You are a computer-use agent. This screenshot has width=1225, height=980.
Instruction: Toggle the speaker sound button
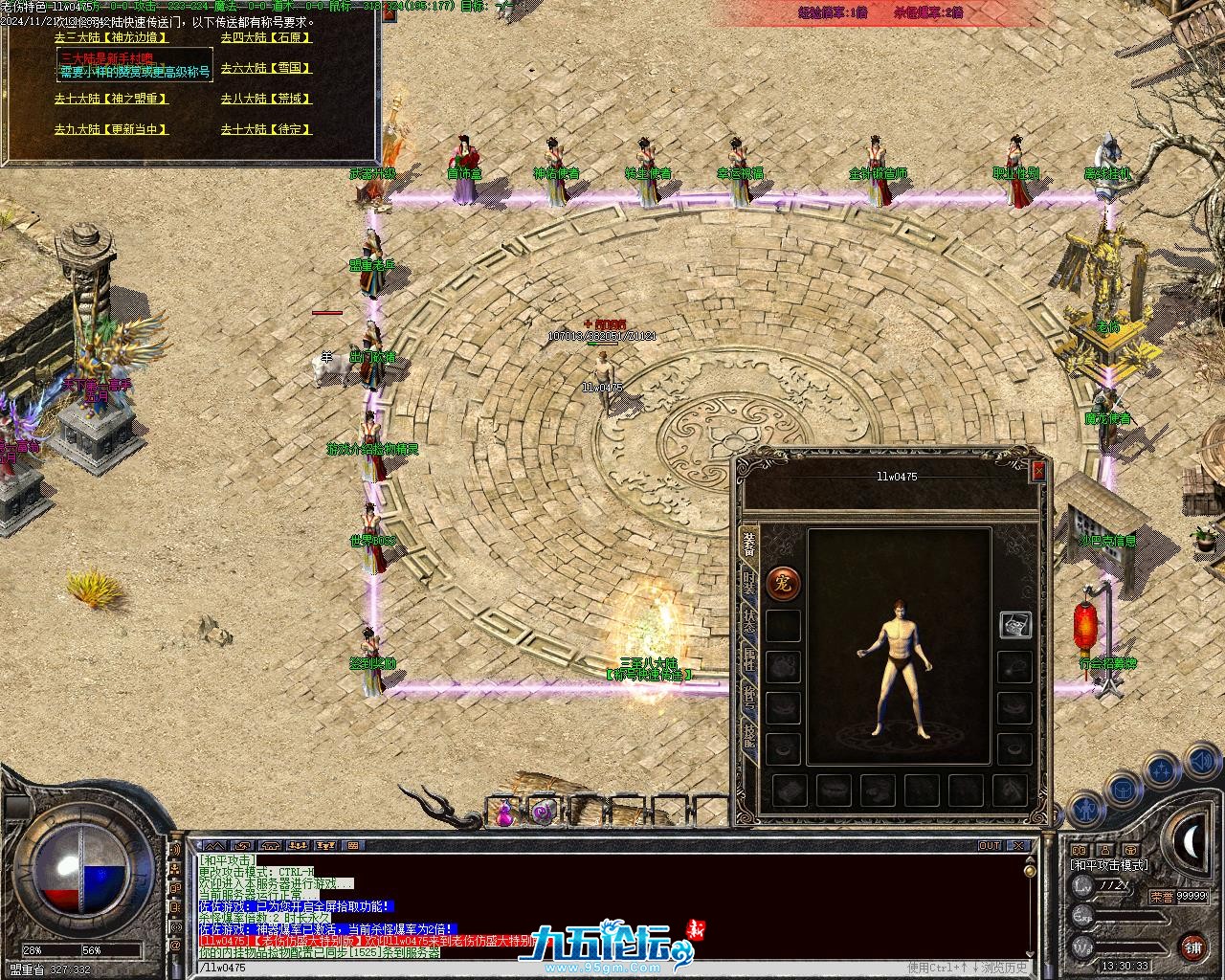point(1200,762)
